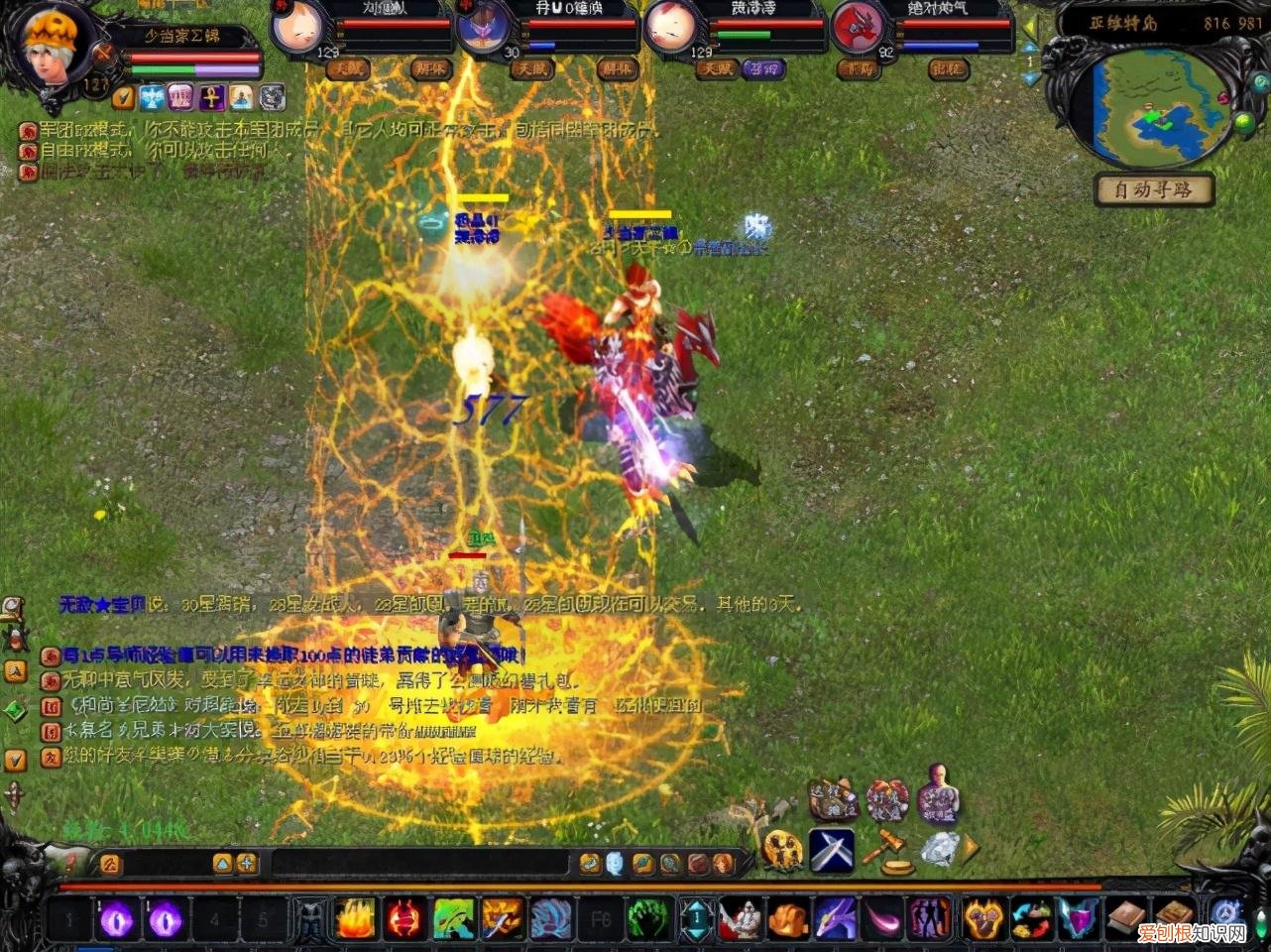Viewport: 1271px width, 952px height.
Task: Open the crossed swords attack icon
Action: 831,850
